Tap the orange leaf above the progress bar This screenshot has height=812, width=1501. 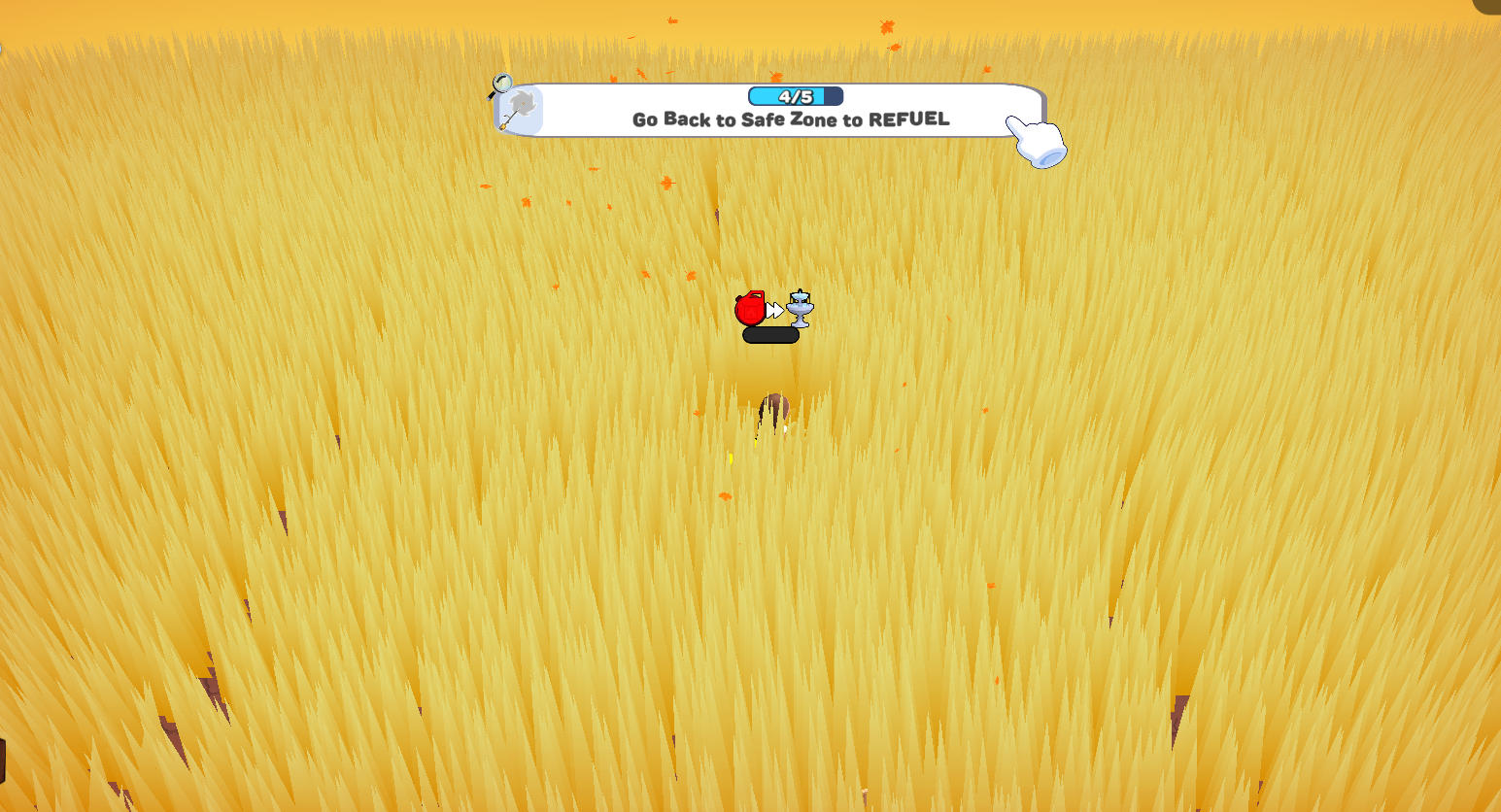click(775, 78)
